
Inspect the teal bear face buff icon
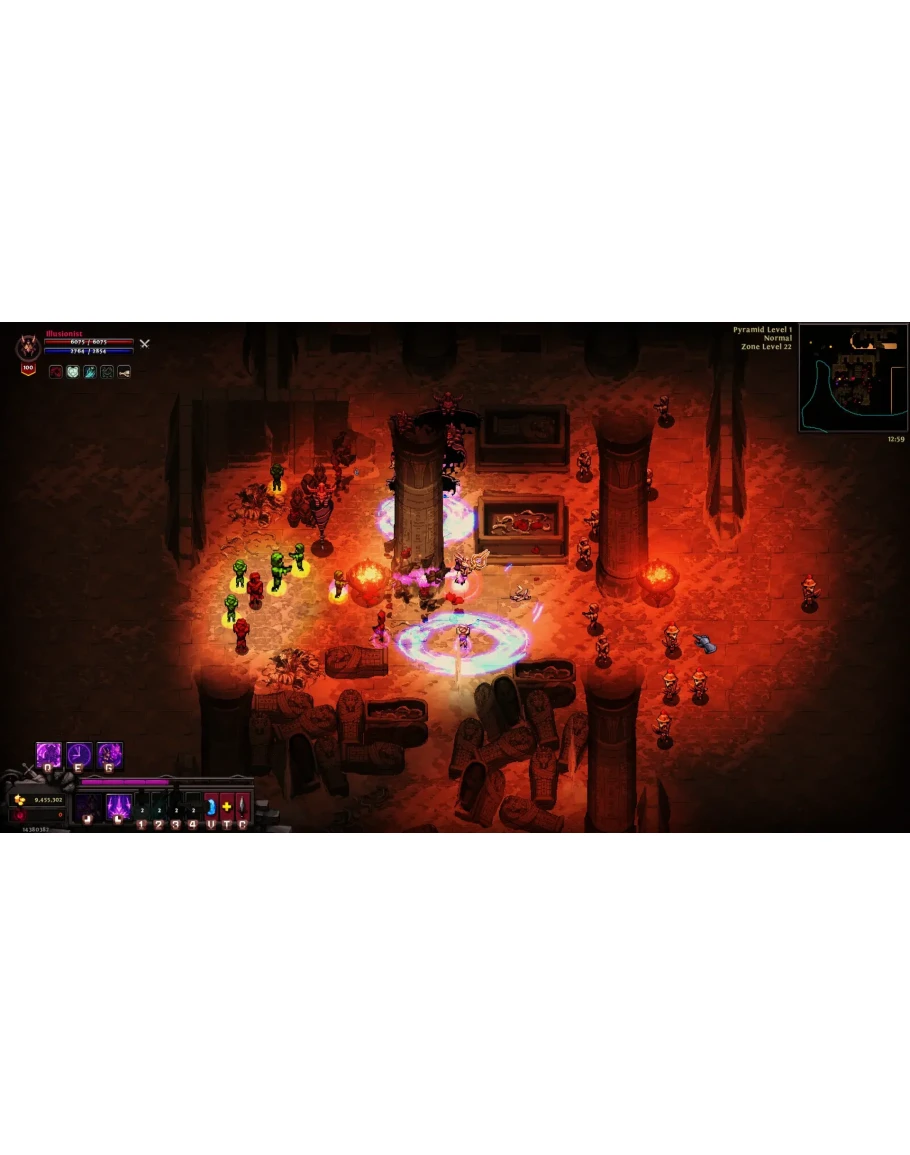pyautogui.click(x=73, y=372)
